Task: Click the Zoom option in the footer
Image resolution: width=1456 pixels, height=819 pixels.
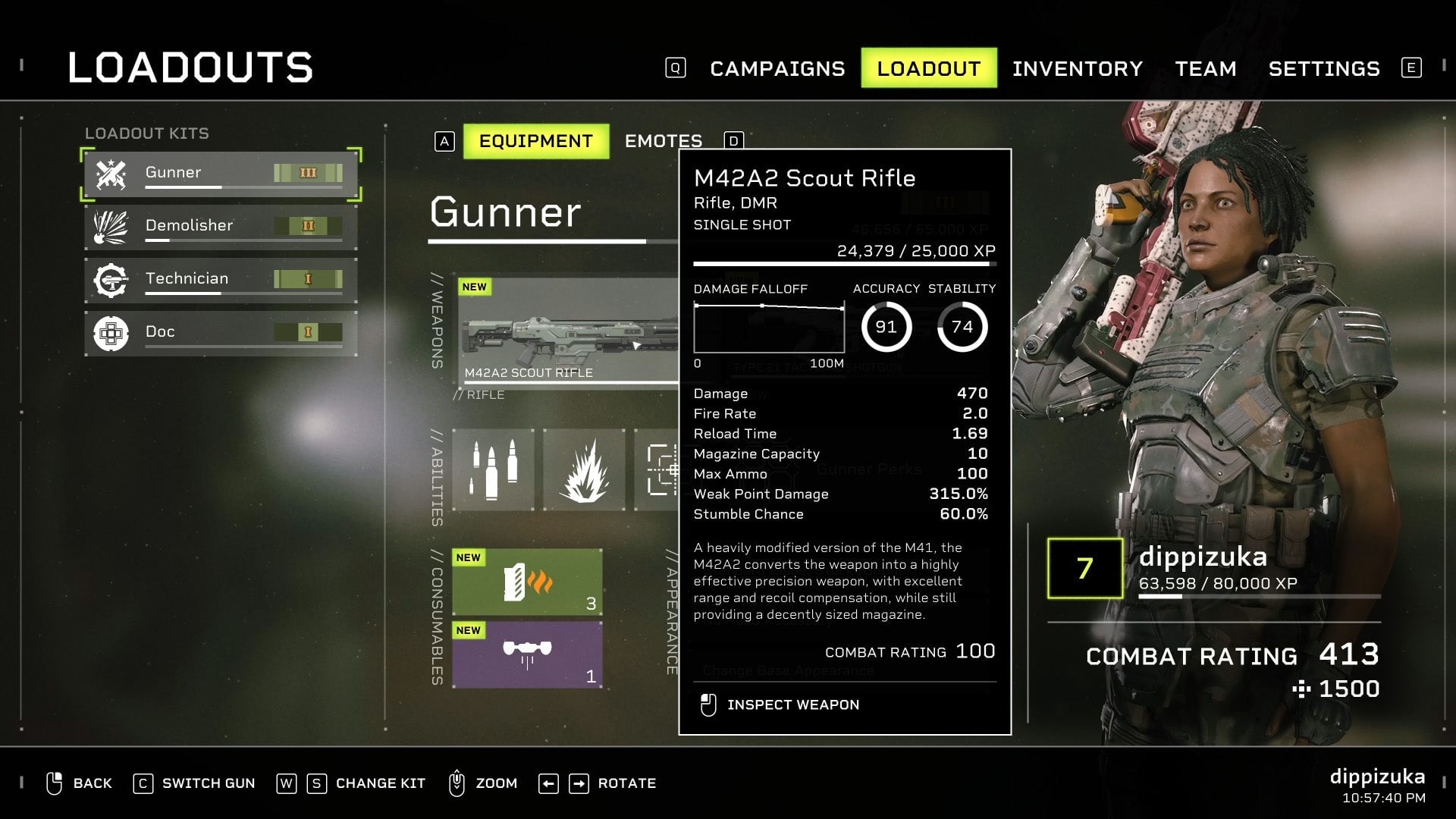Action: (484, 783)
